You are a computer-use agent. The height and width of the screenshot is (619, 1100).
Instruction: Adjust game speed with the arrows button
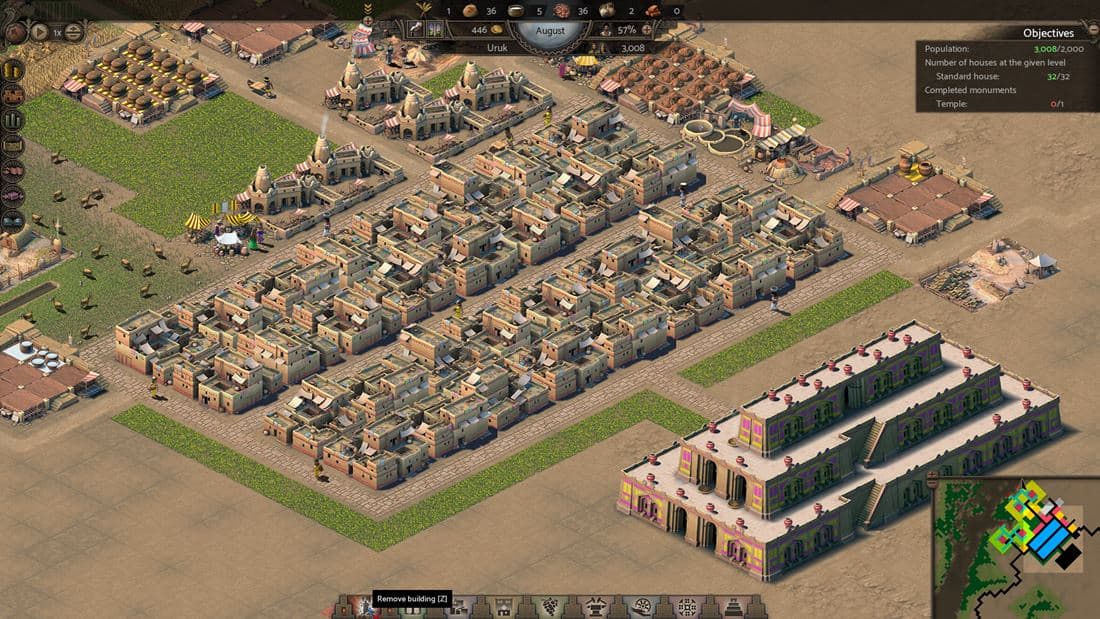click(x=74, y=31)
